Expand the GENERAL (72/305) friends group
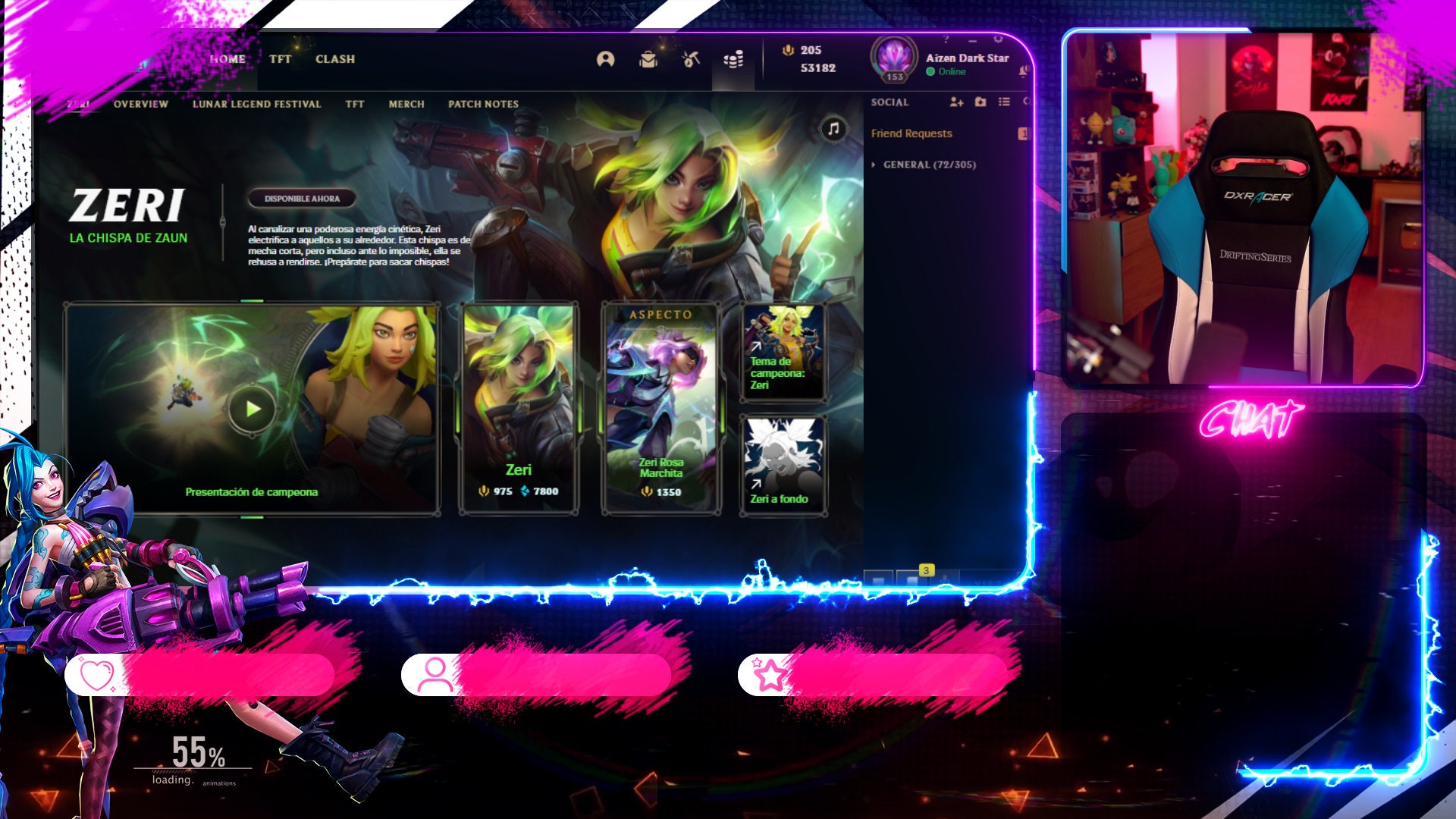The image size is (1456, 819). 930,164
